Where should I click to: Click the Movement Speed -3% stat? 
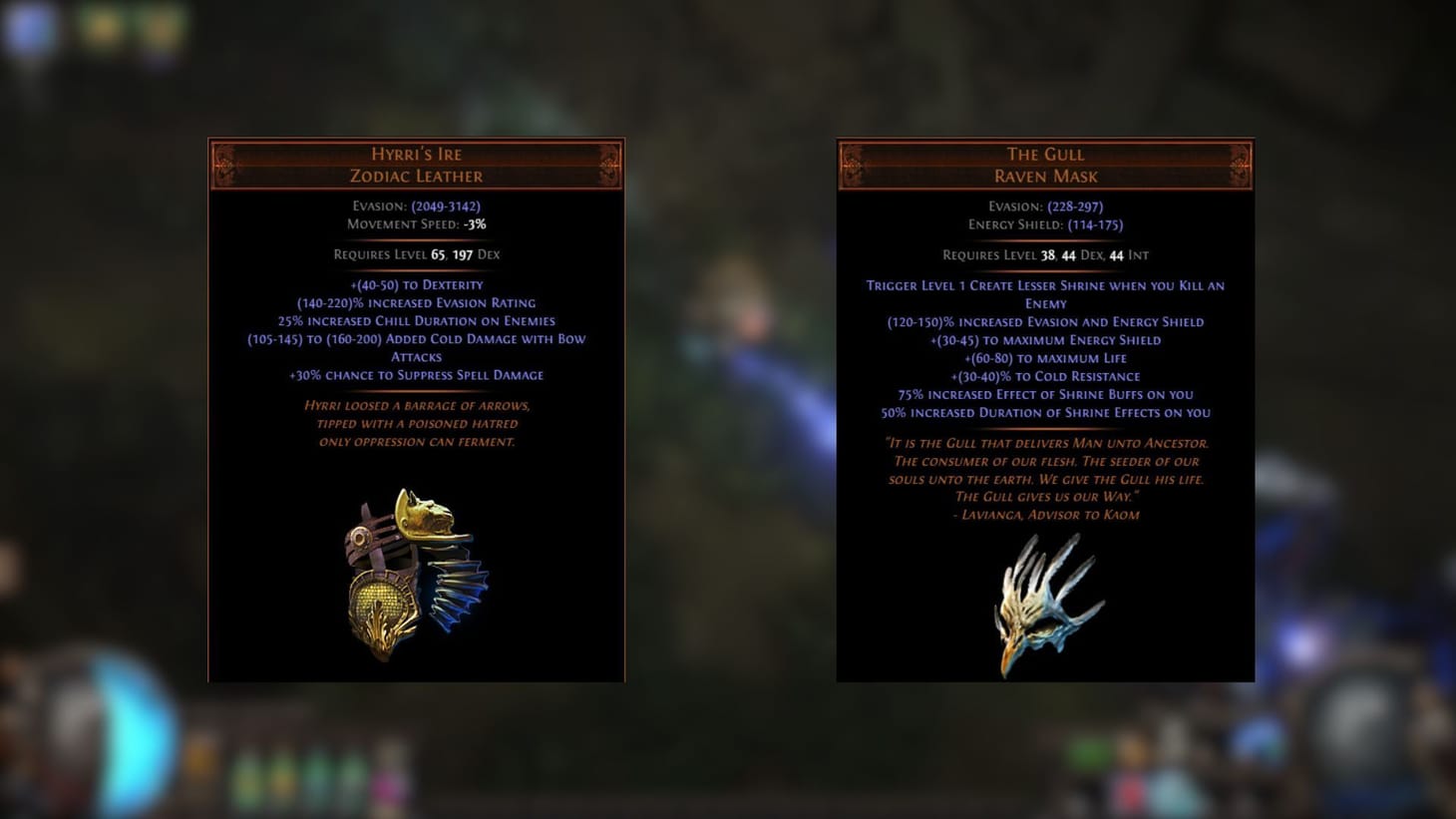415,223
